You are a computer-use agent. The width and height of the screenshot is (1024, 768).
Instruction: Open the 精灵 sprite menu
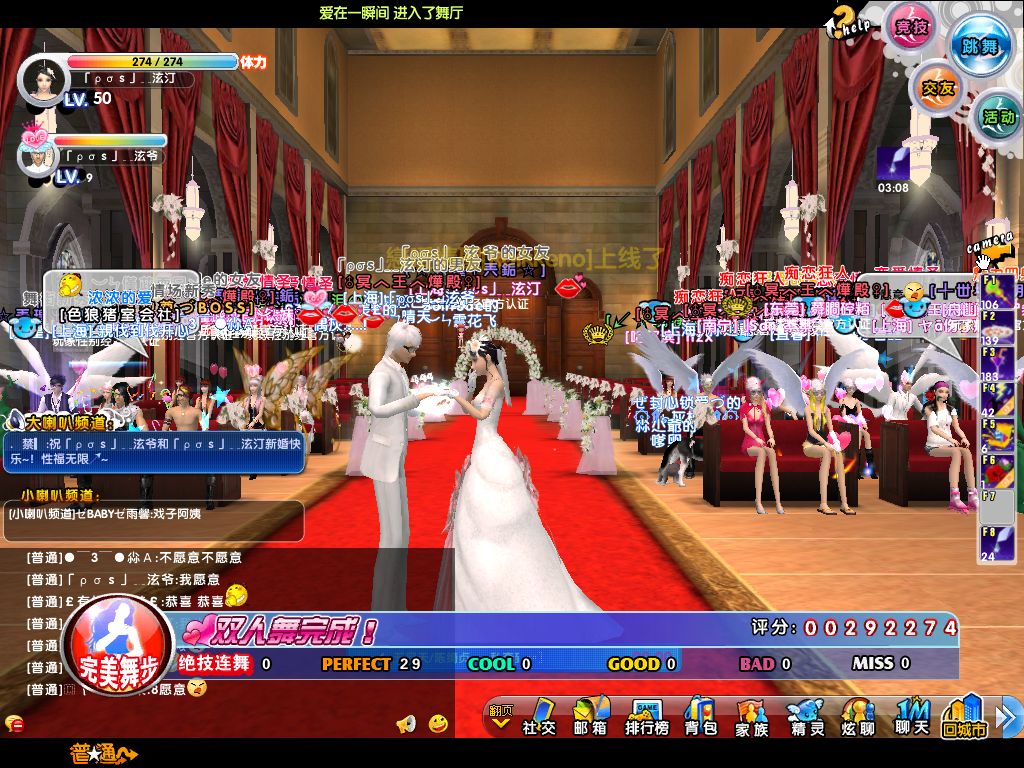(804, 717)
